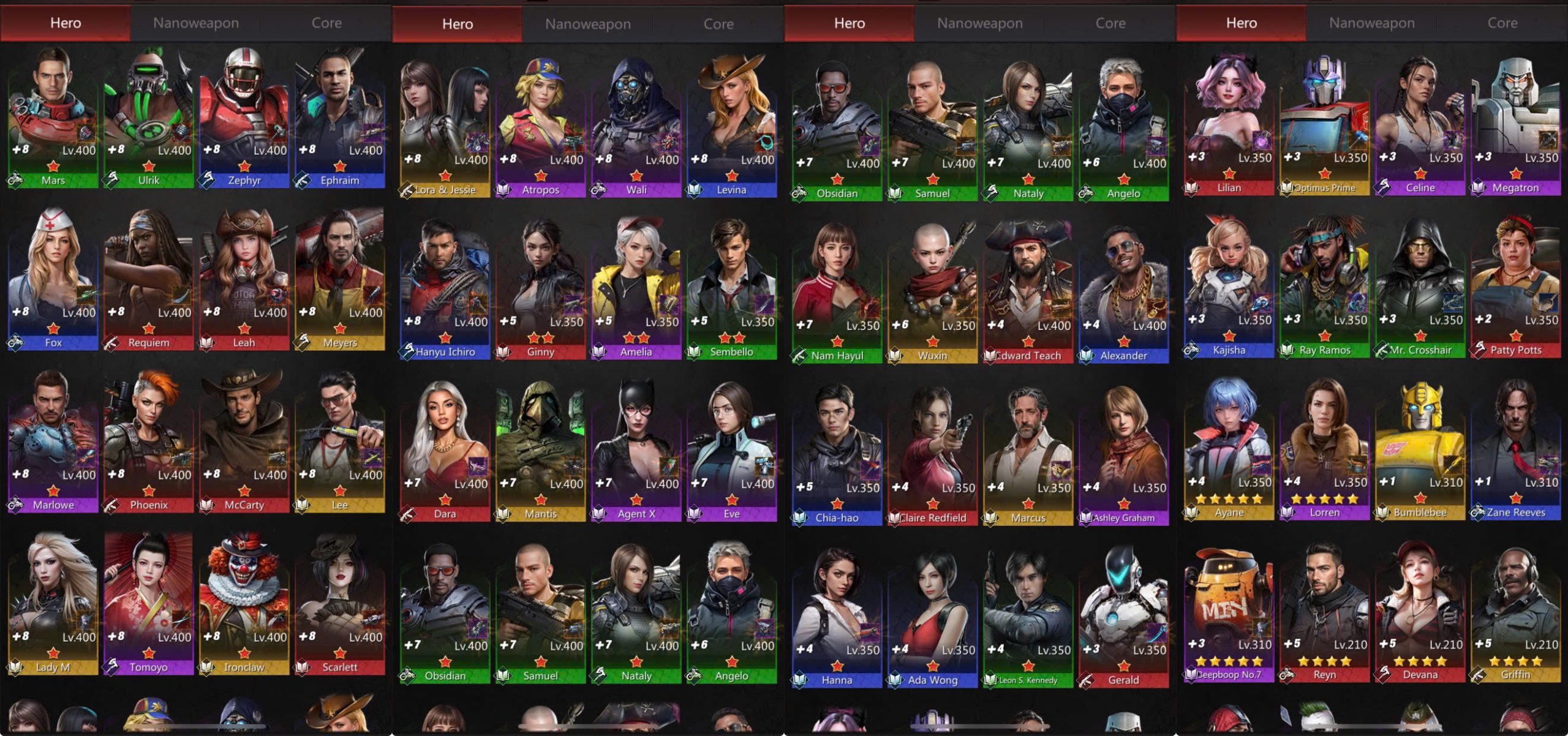The height and width of the screenshot is (736, 1568).
Task: Click the Agent X hero card
Action: point(636,450)
